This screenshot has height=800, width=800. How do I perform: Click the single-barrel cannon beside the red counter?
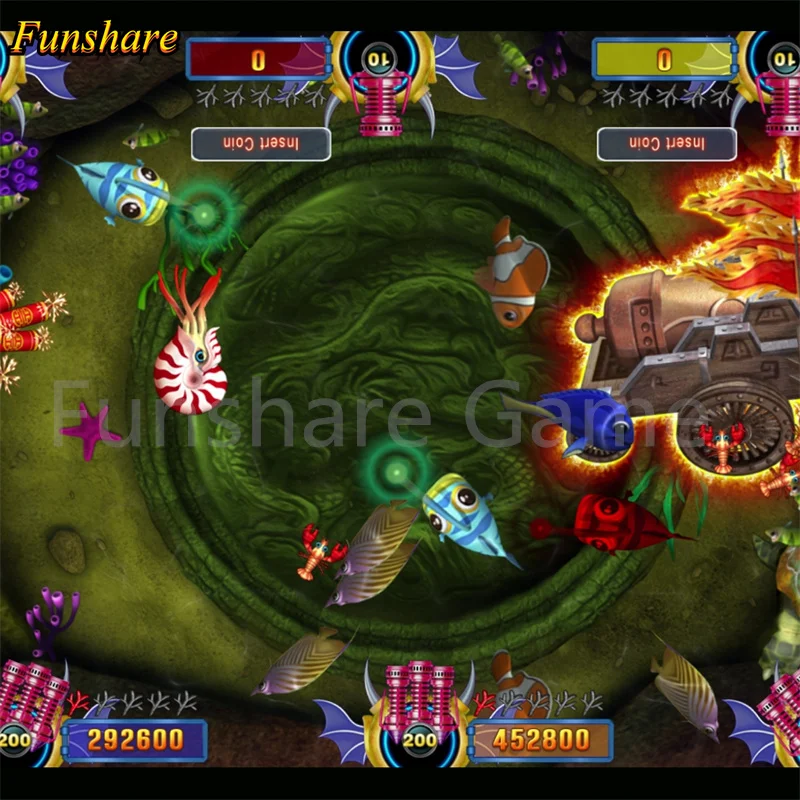[378, 100]
